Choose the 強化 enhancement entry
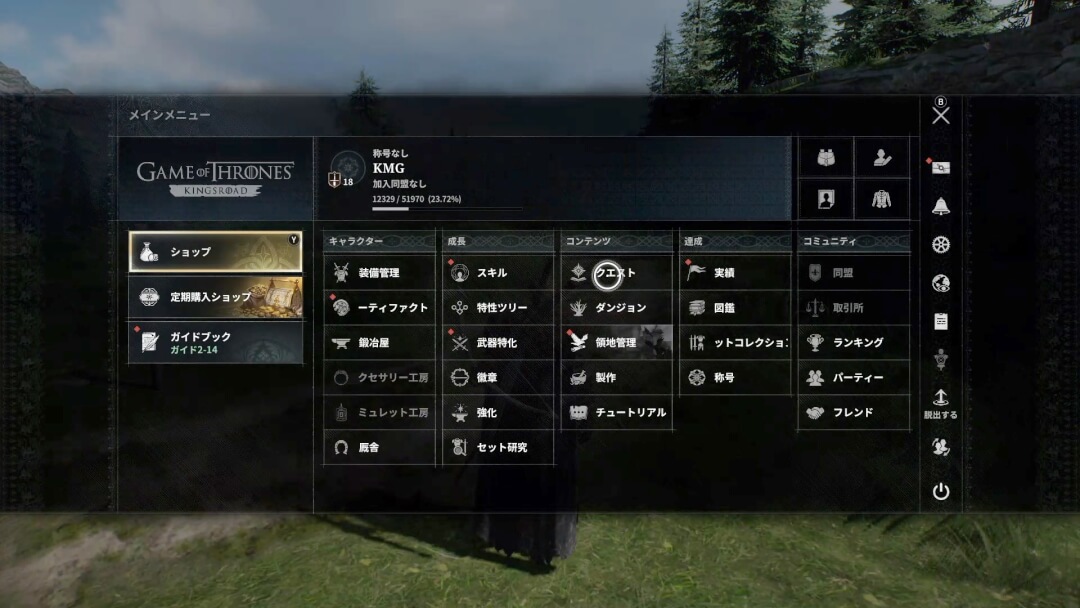The width and height of the screenshot is (1080, 608). [x=498, y=413]
